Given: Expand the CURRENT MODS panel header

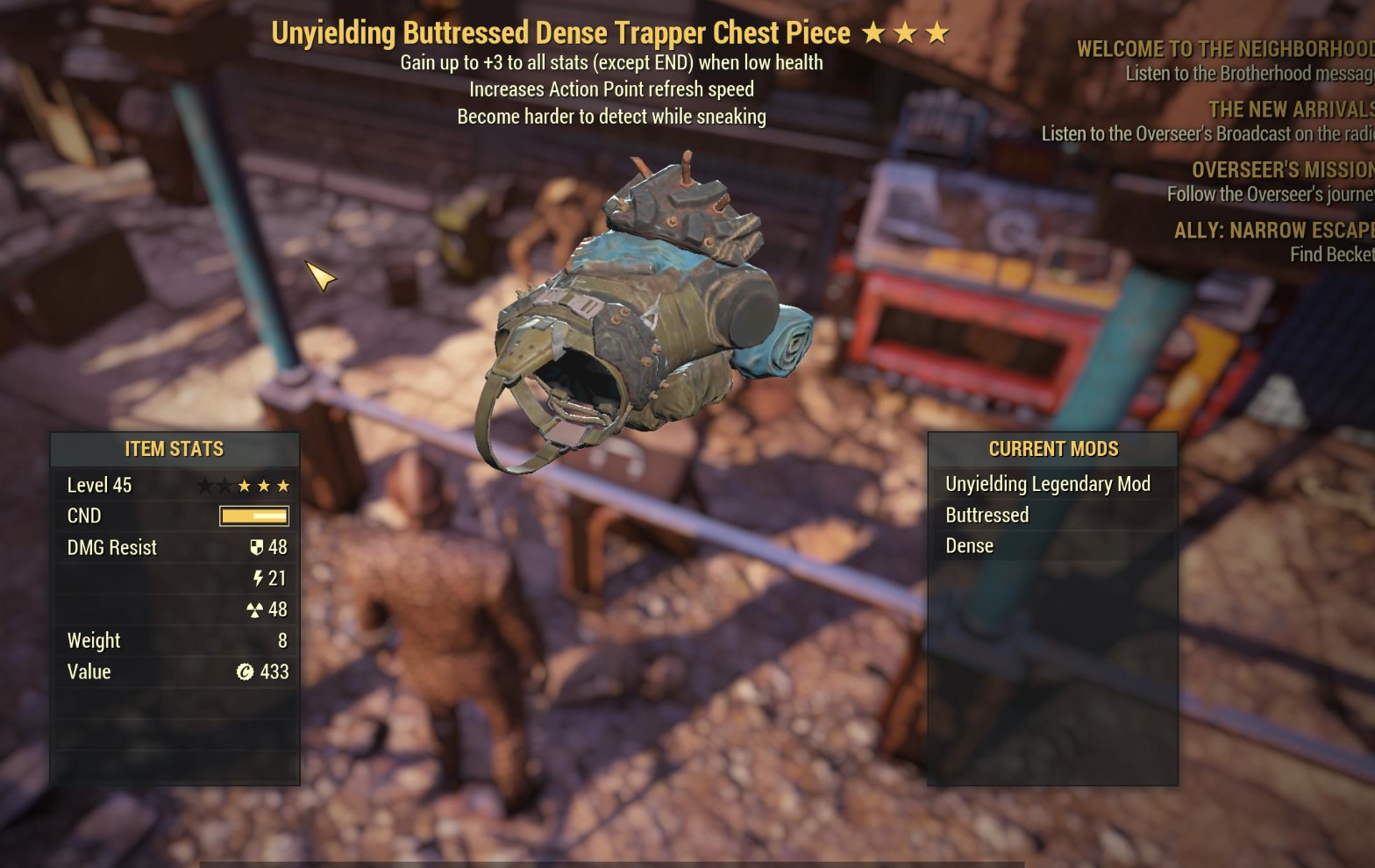Looking at the screenshot, I should [1053, 448].
